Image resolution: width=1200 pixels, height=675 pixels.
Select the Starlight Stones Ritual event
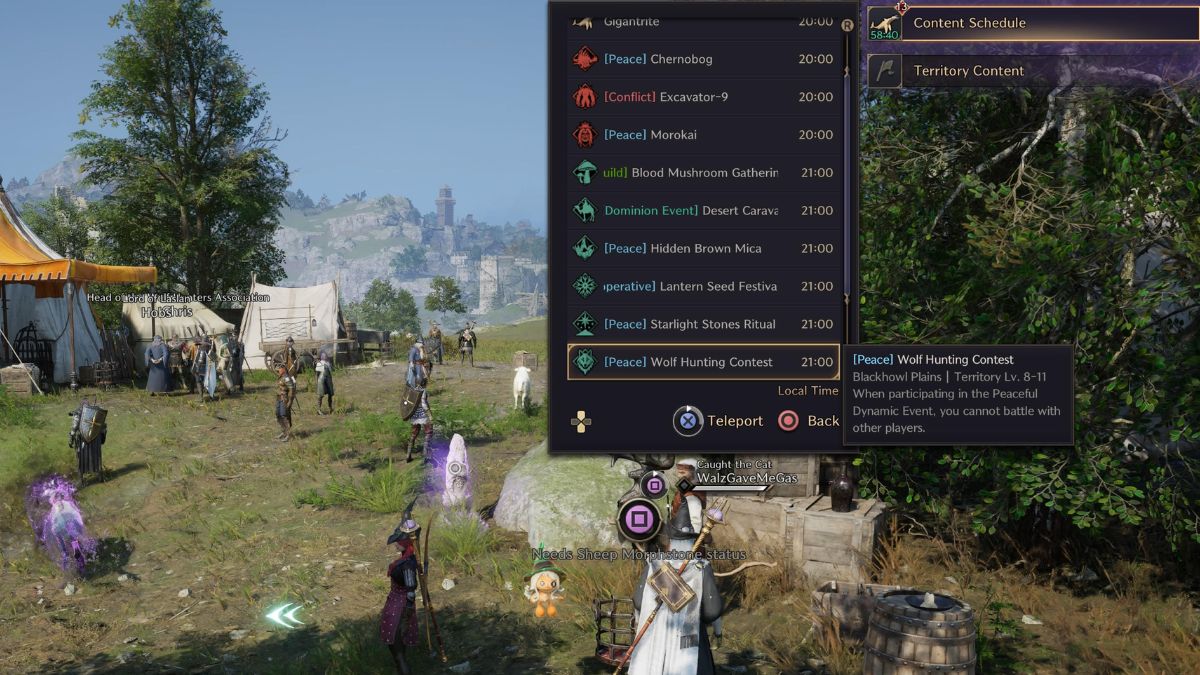pyautogui.click(x=703, y=324)
